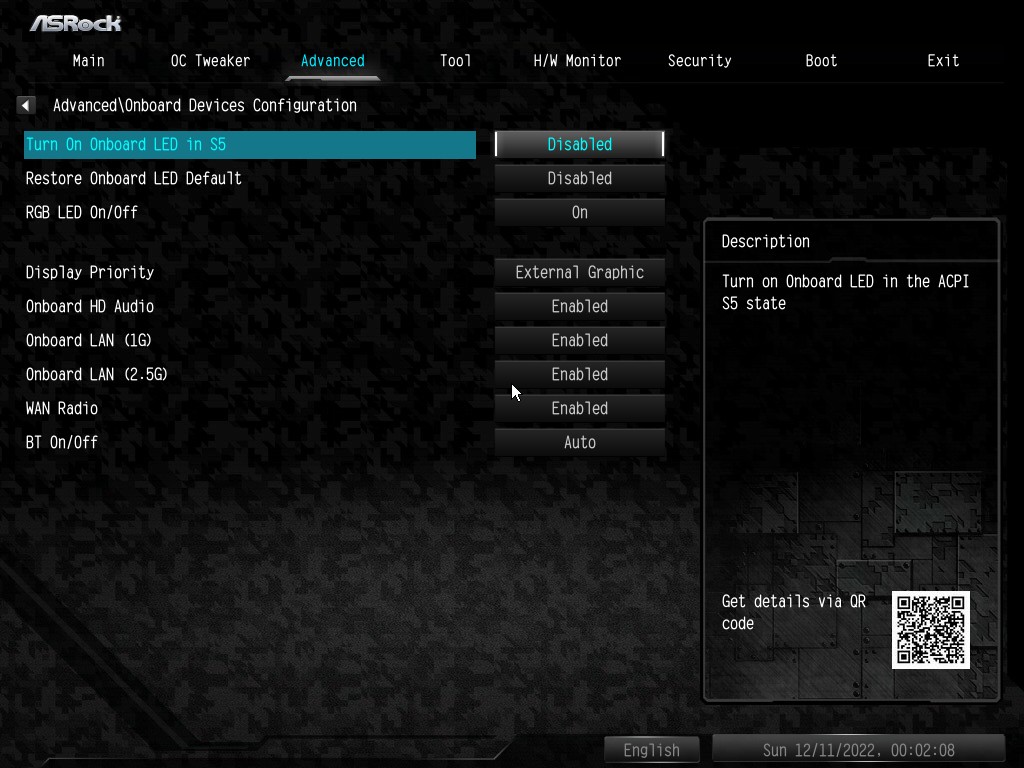Open the BT On/Off Auto selector
This screenshot has width=1024, height=768.
click(580, 442)
